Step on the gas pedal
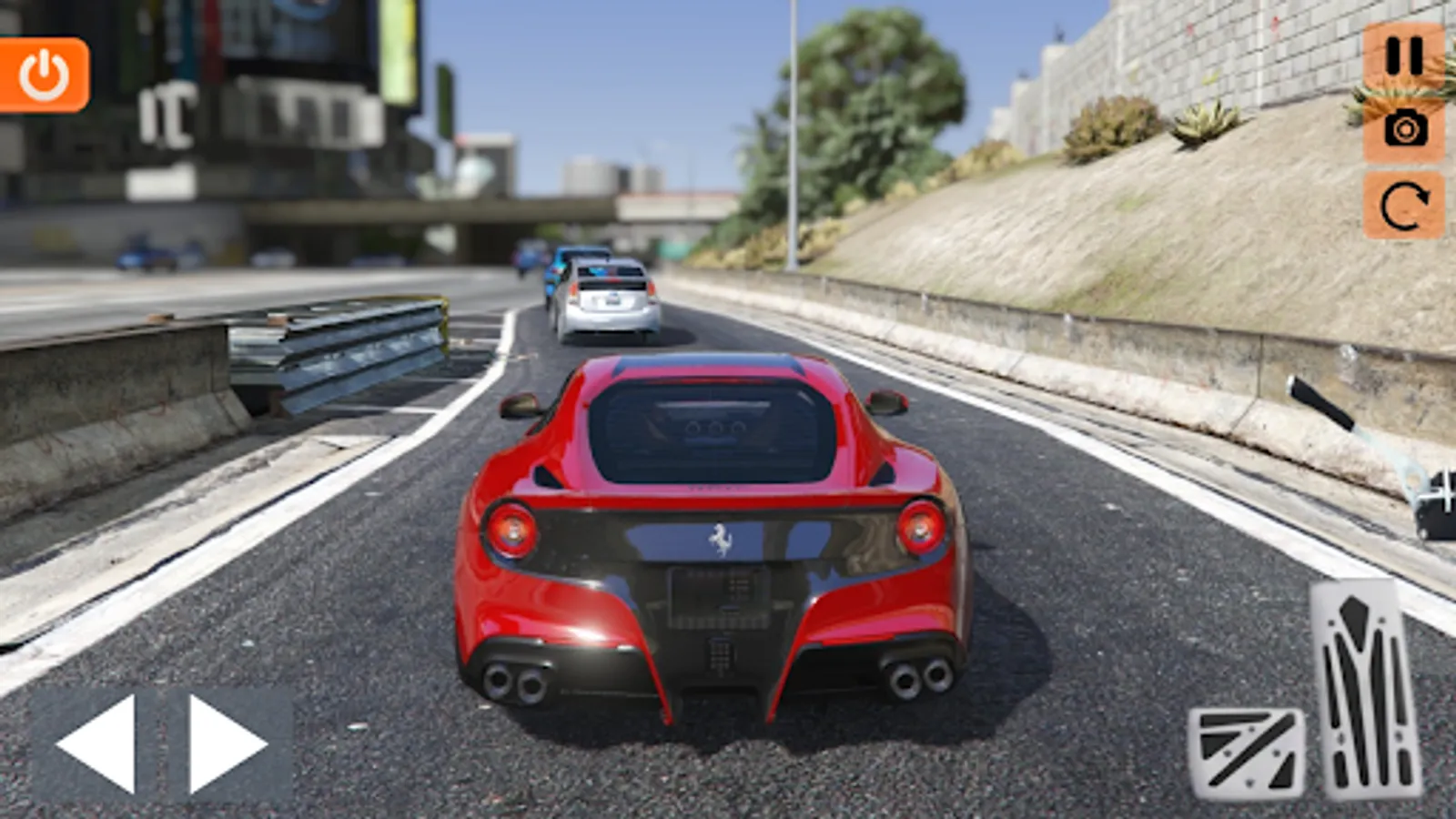This screenshot has width=1456, height=819. pyautogui.click(x=1365, y=688)
